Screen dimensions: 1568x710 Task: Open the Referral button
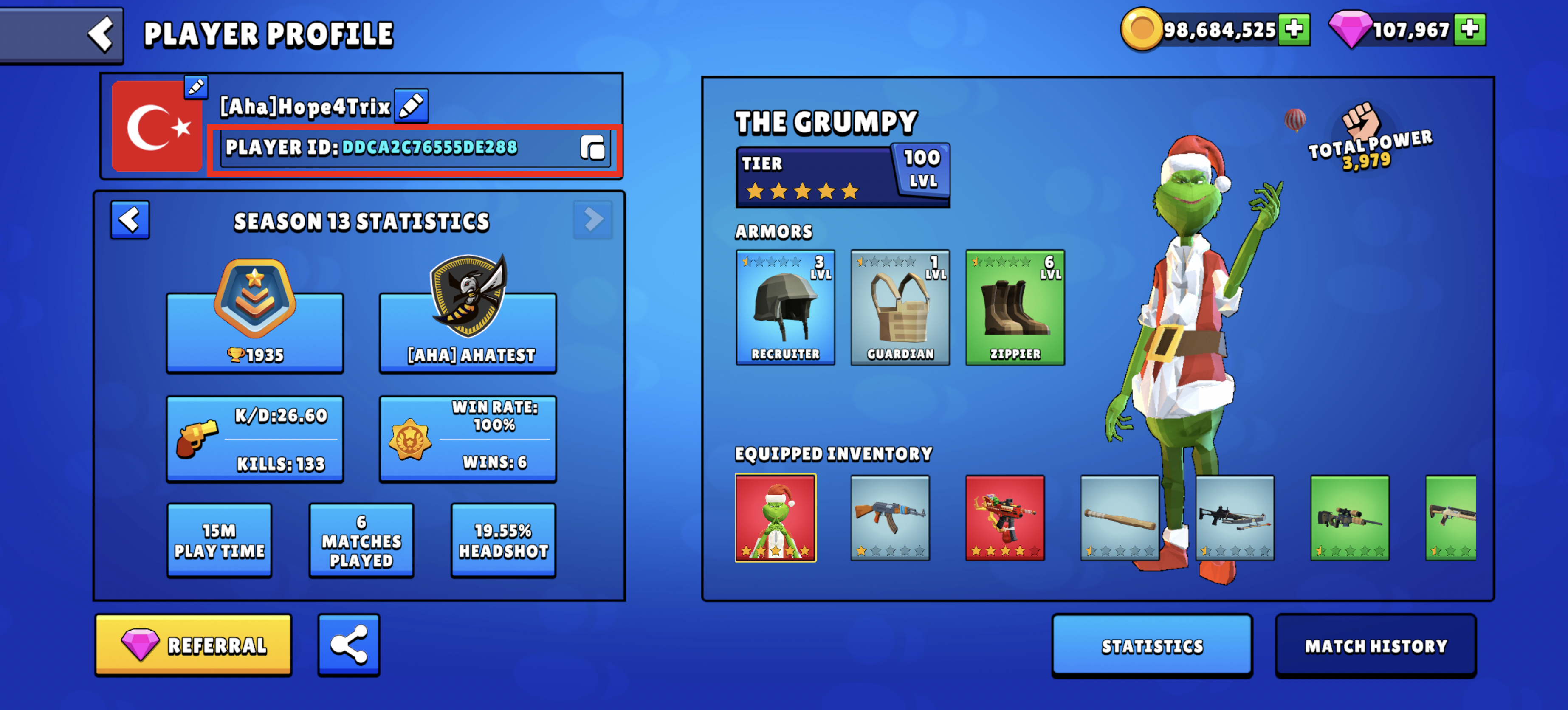point(194,645)
